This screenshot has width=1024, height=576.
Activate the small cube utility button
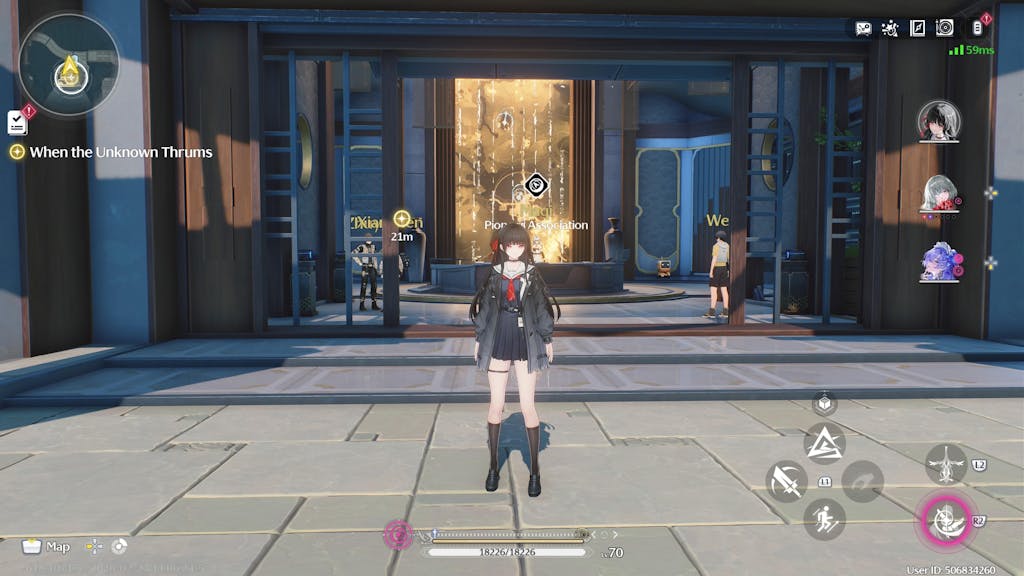tap(824, 403)
